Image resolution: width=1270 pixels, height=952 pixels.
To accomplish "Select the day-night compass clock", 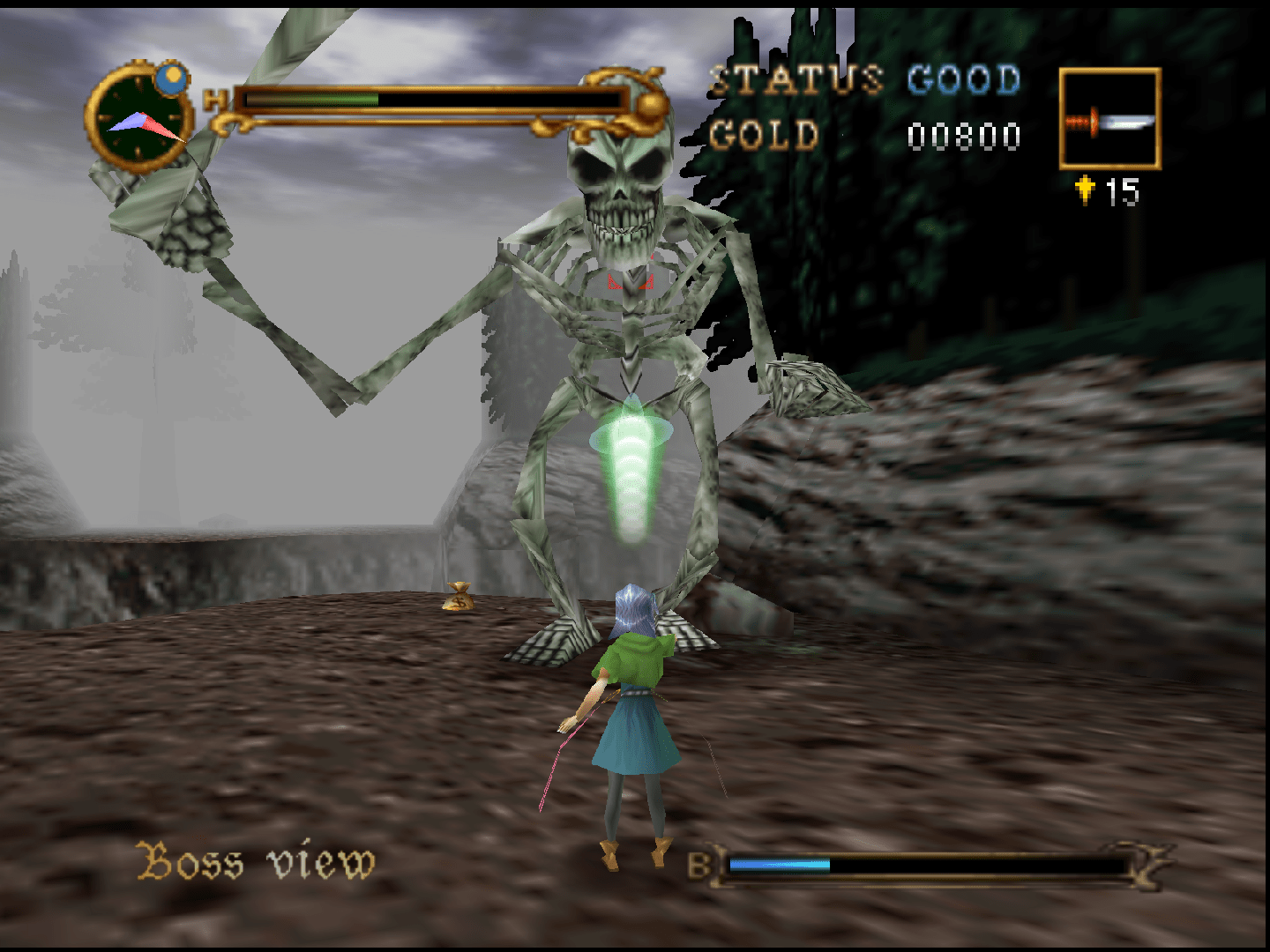I will pos(141,118).
